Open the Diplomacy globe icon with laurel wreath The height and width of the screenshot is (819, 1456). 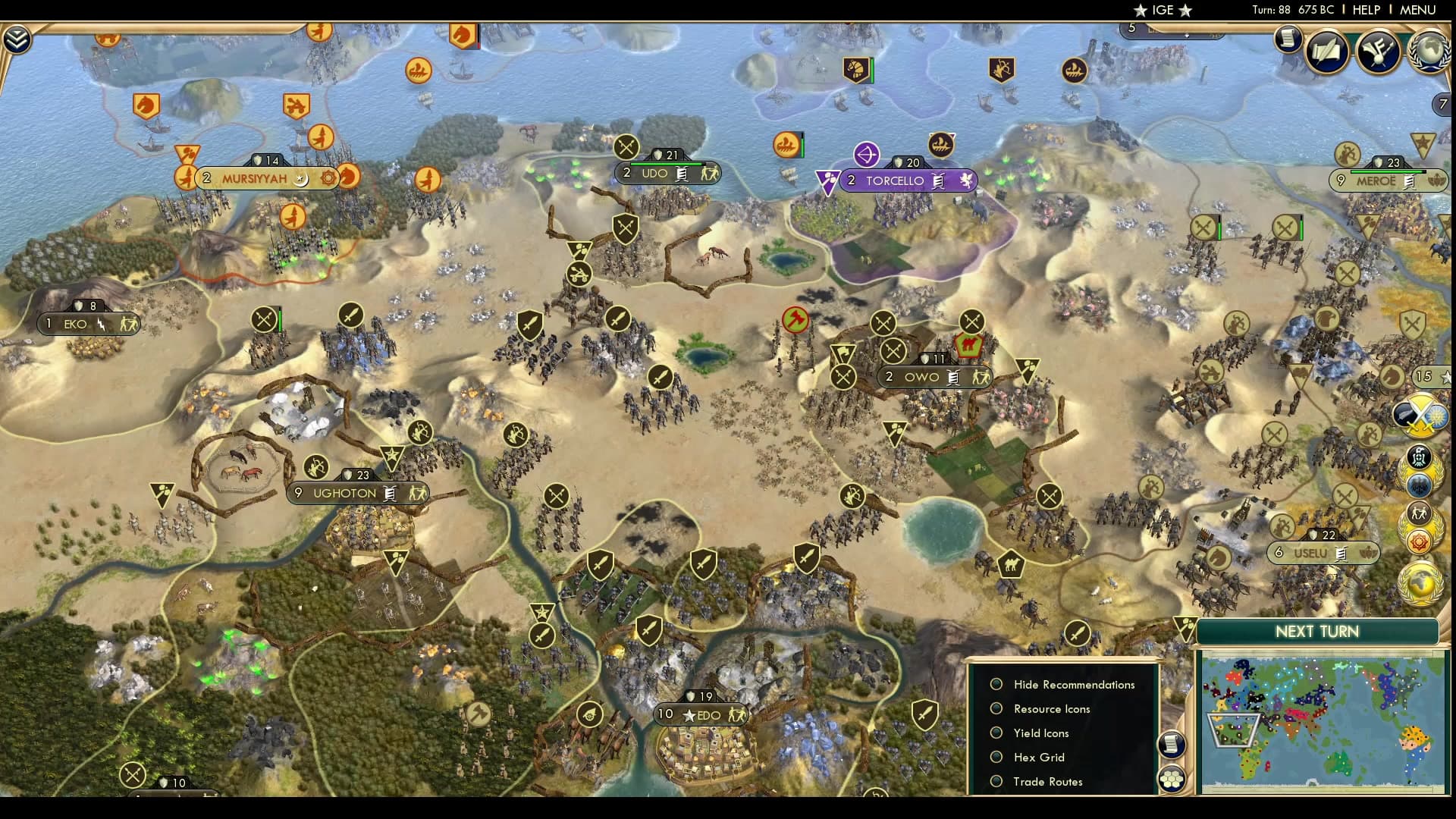[1429, 51]
